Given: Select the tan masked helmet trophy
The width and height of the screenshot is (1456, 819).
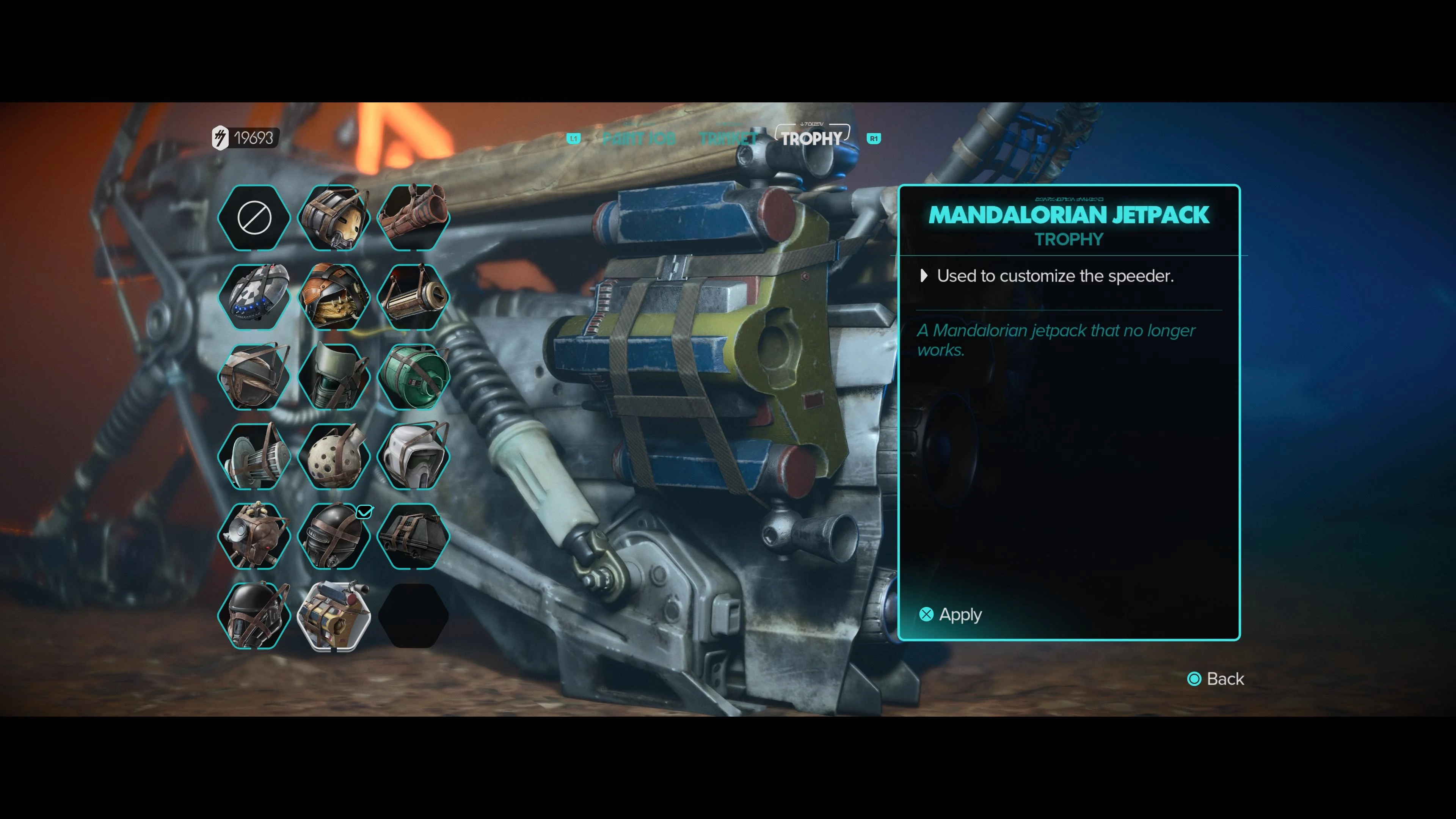Looking at the screenshot, I should 334,218.
